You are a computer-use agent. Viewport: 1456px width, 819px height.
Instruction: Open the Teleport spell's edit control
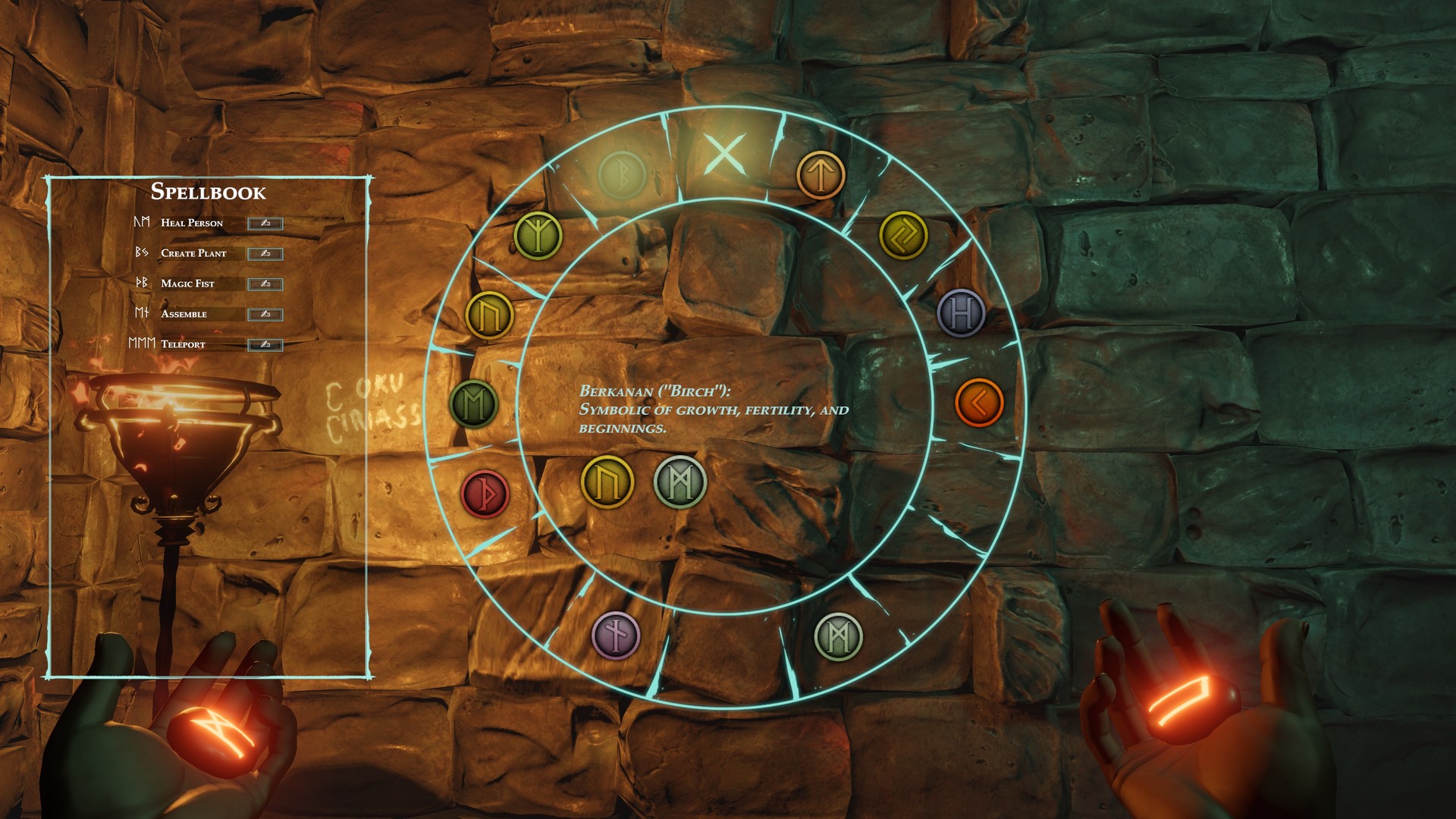265,343
